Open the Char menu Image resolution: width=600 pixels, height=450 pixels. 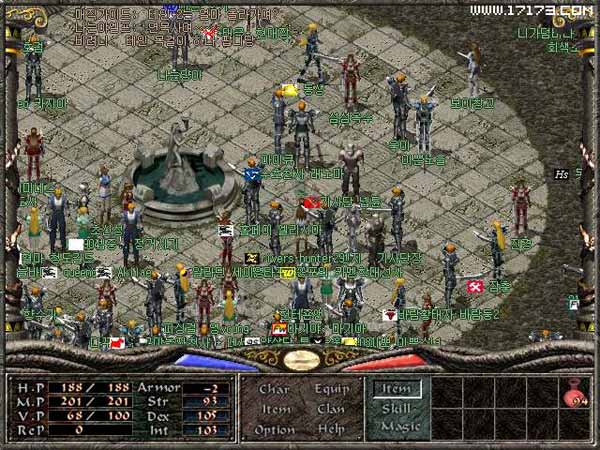274,389
